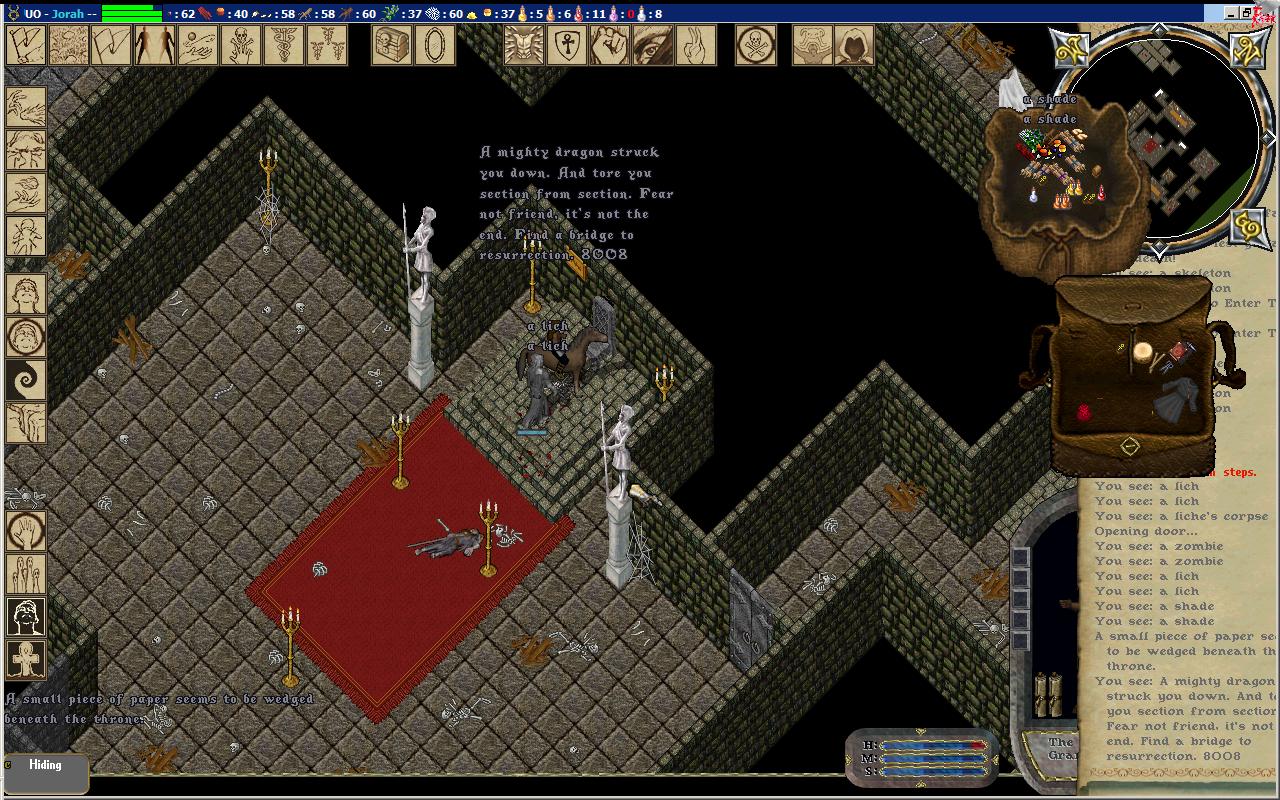This screenshot has height=800, width=1280.
Task: Activate the open palm circle icon
Action: pyautogui.click(x=26, y=531)
